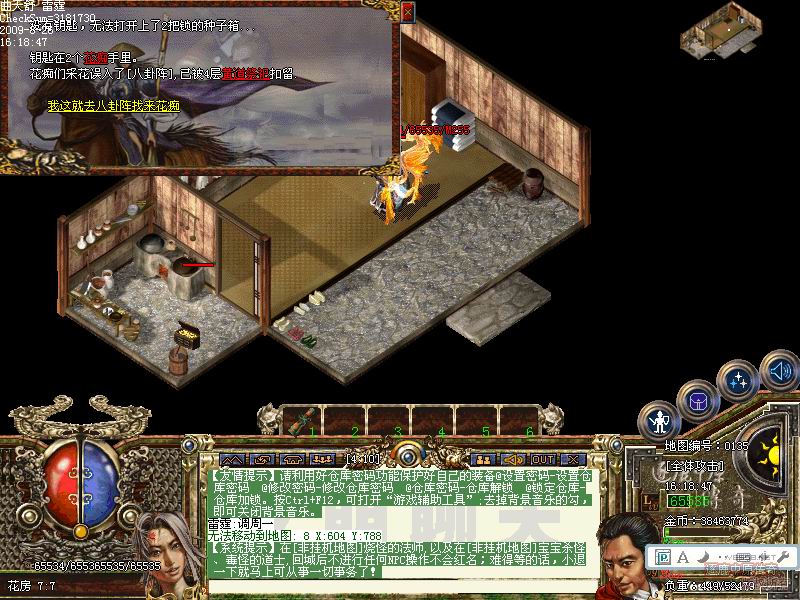Close the NPC dialogue window
This screenshot has height=600, width=800.
(407, 12)
